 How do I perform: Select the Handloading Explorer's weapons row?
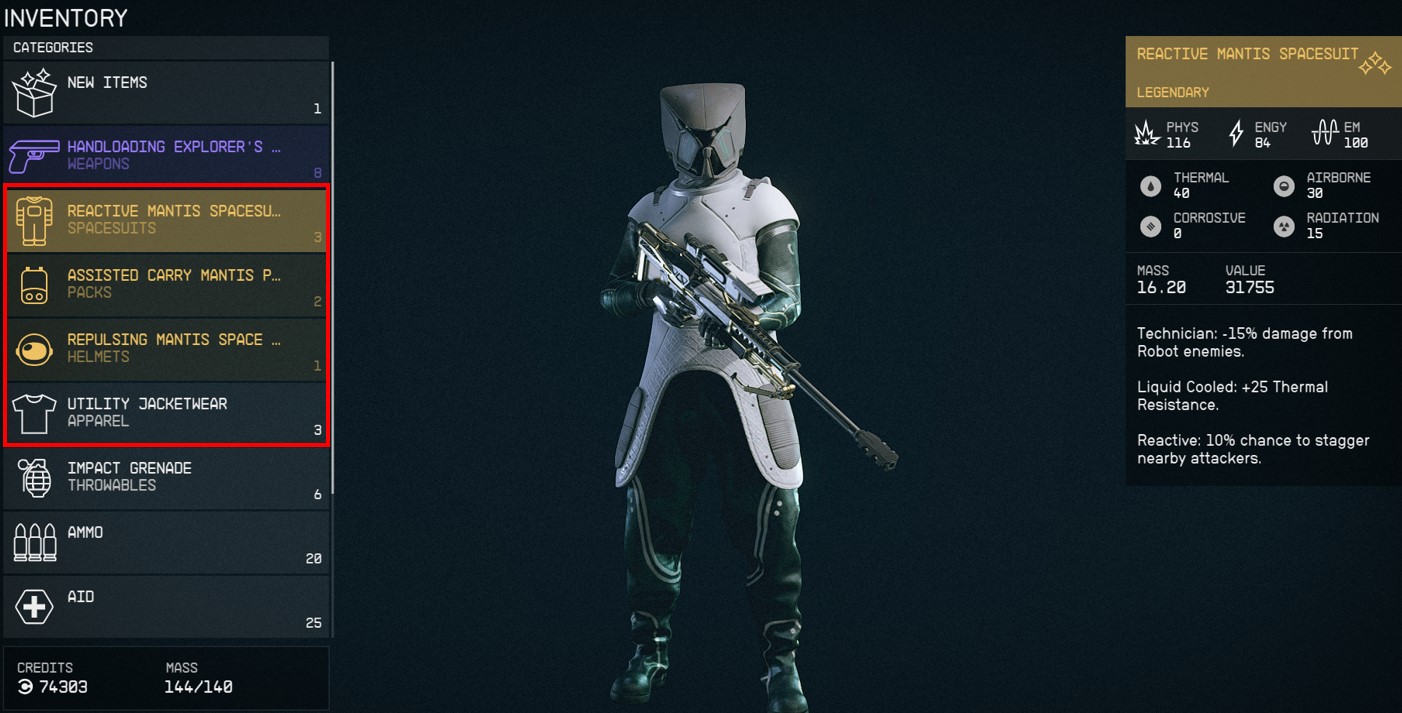[x=166, y=155]
